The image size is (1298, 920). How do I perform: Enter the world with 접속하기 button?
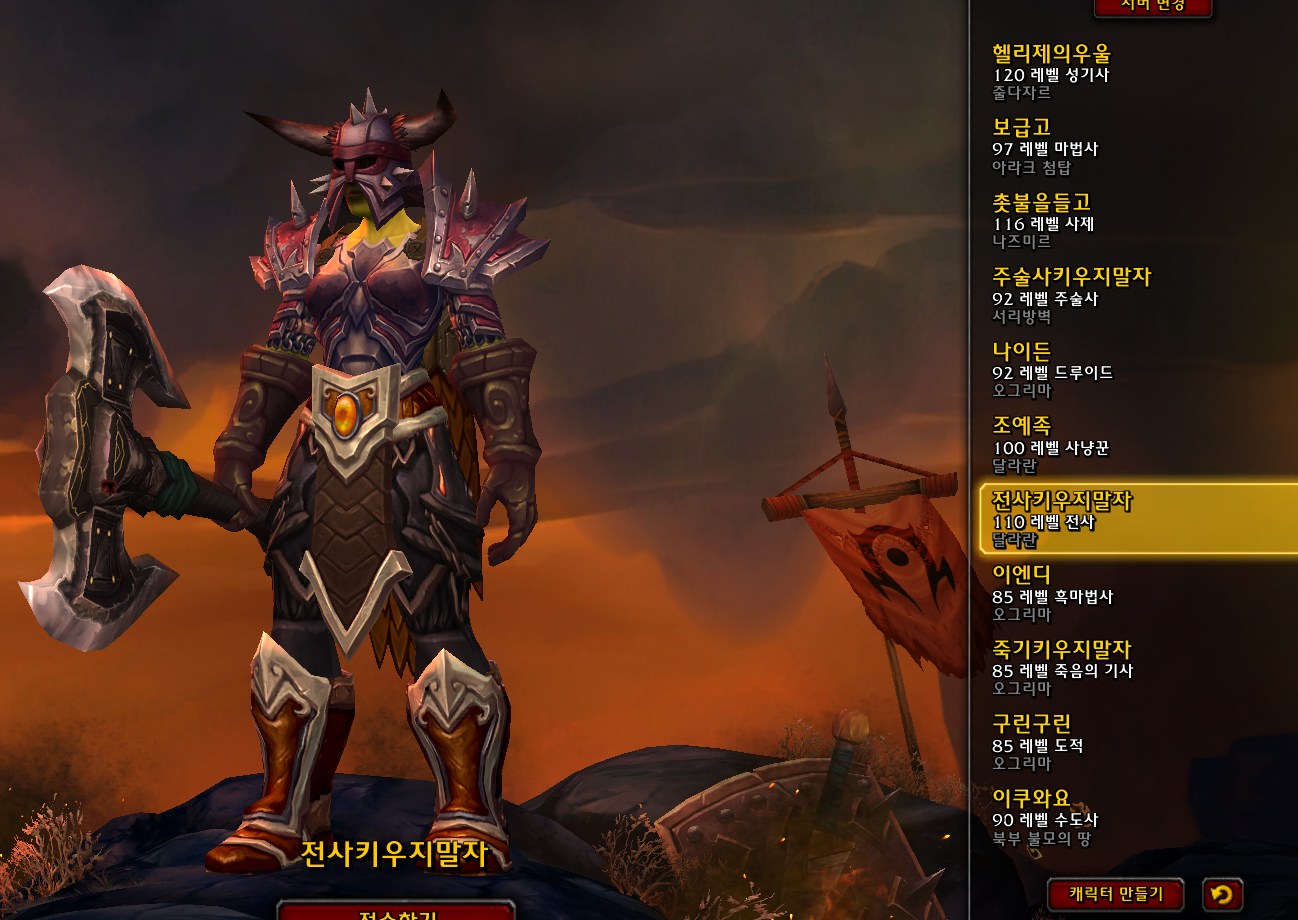396,911
